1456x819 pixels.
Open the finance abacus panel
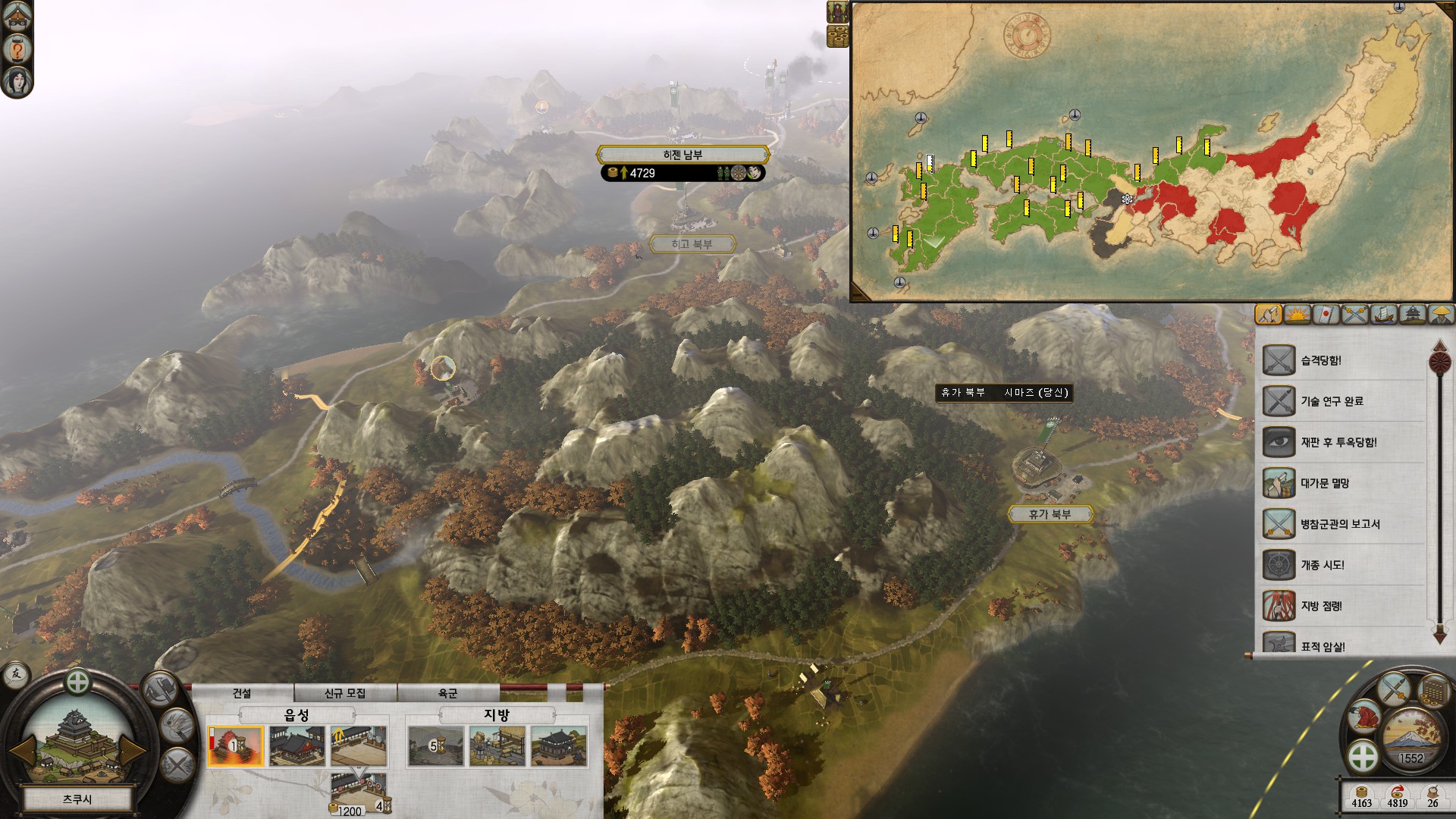coord(1432,691)
